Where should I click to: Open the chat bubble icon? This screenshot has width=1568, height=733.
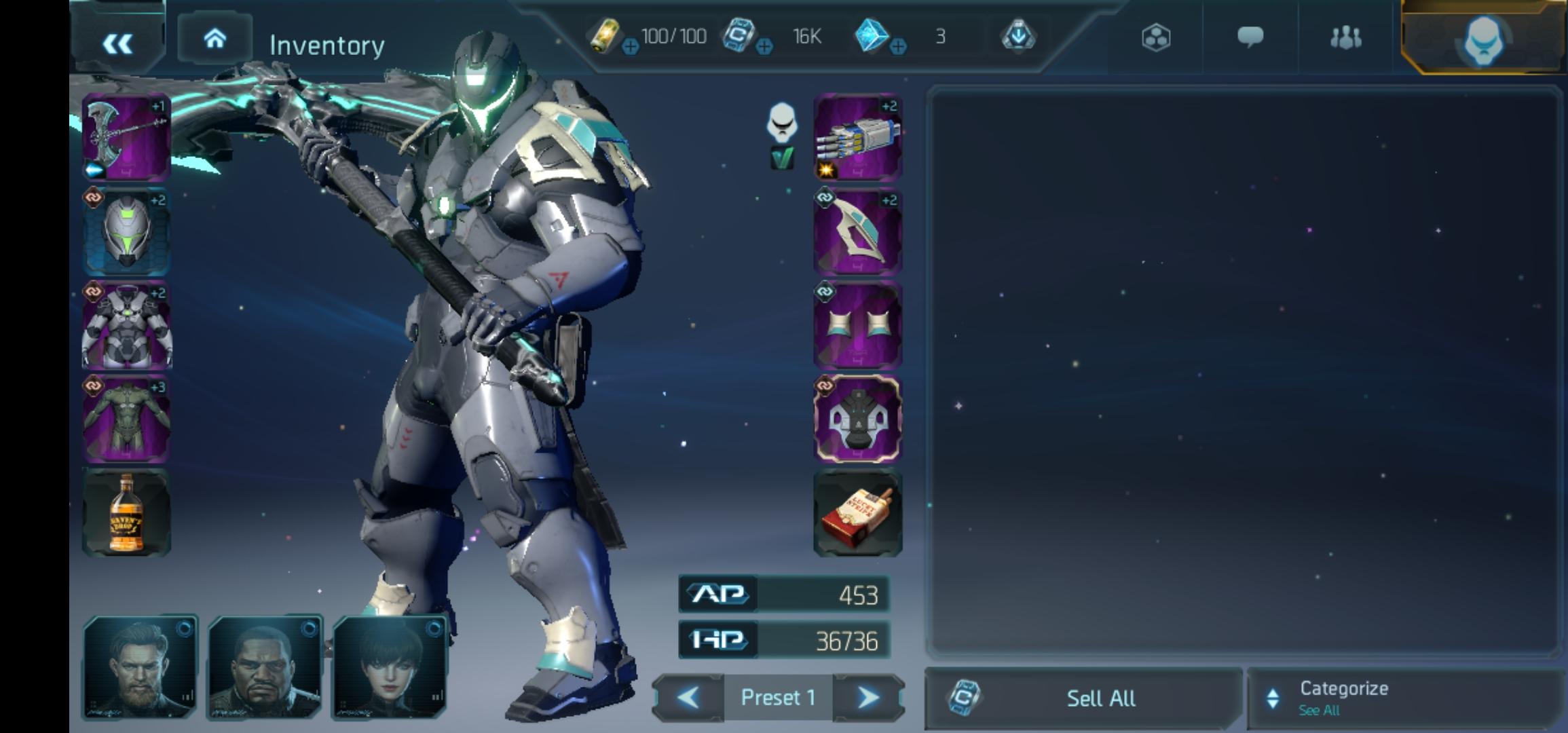(1250, 37)
